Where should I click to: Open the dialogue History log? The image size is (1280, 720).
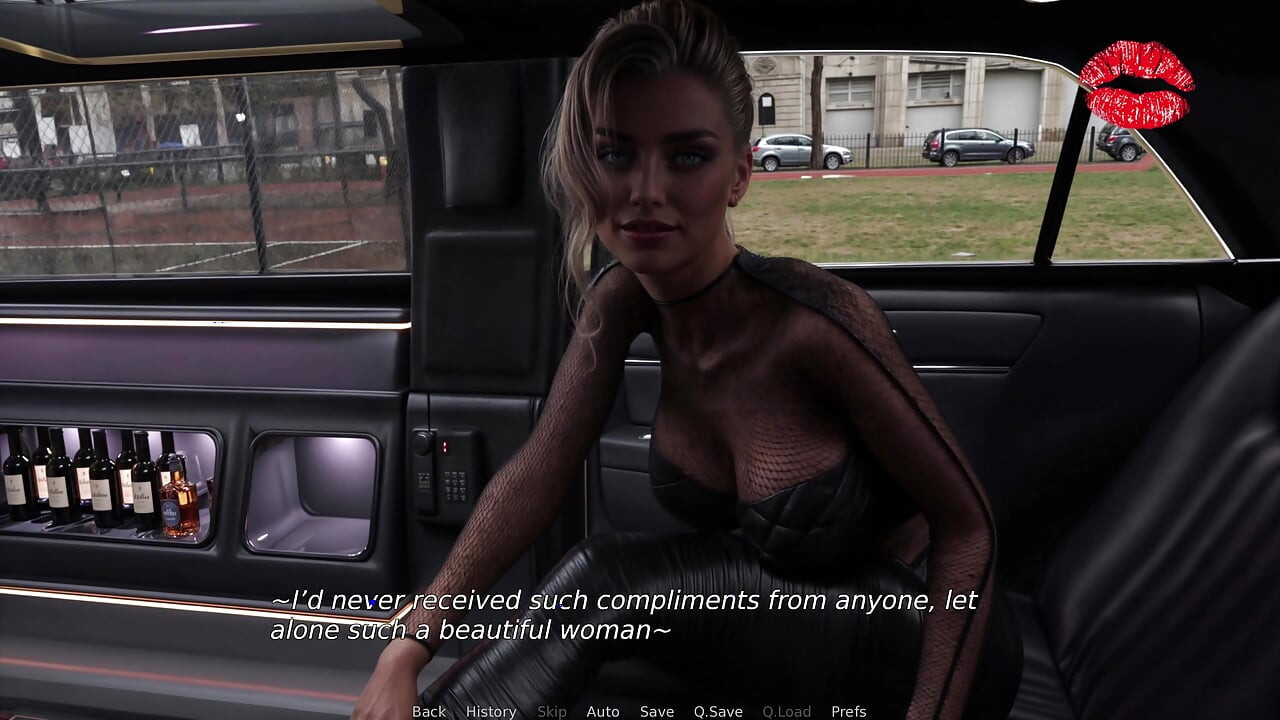click(491, 711)
